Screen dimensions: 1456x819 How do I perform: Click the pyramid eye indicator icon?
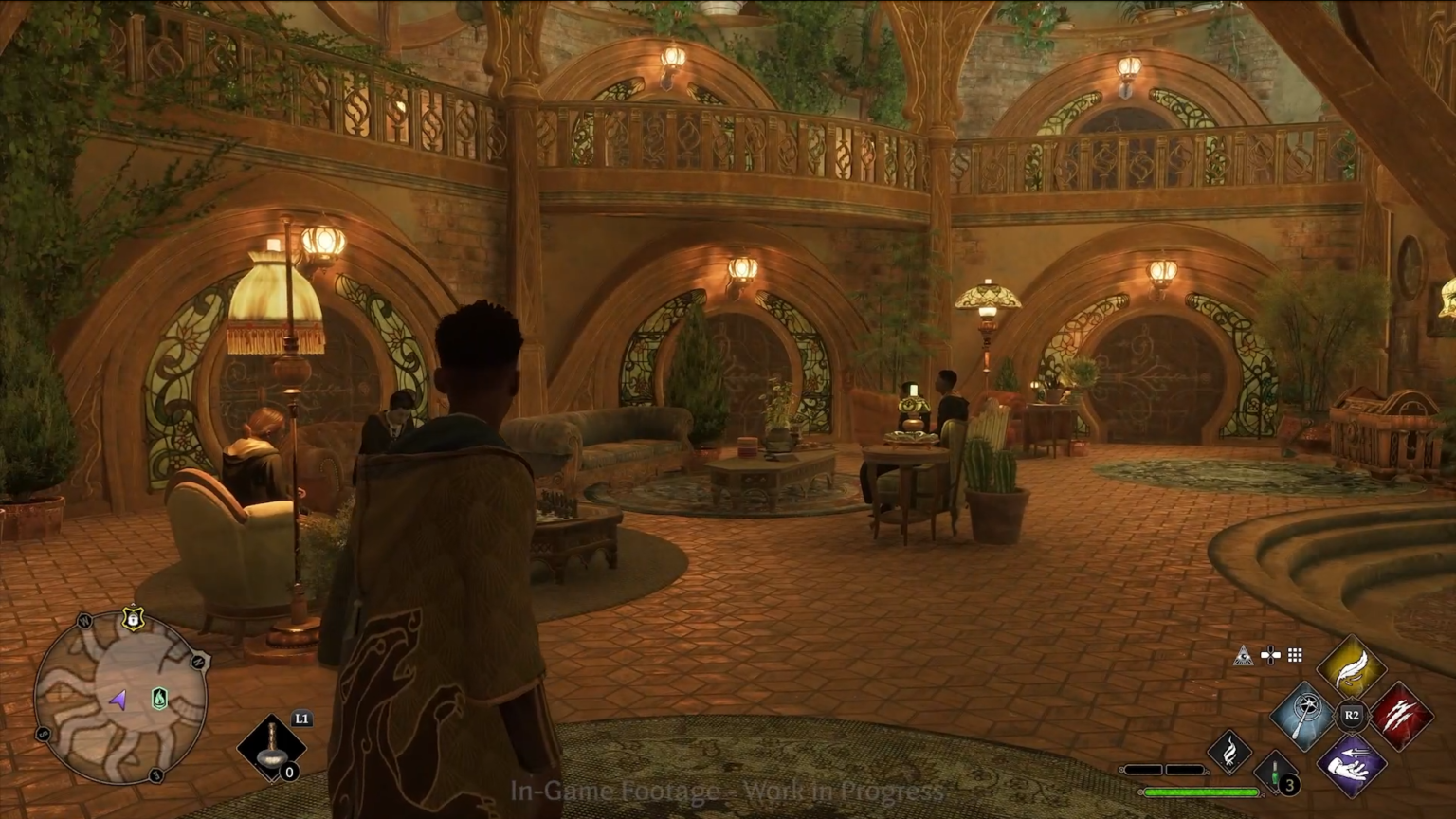click(1245, 656)
